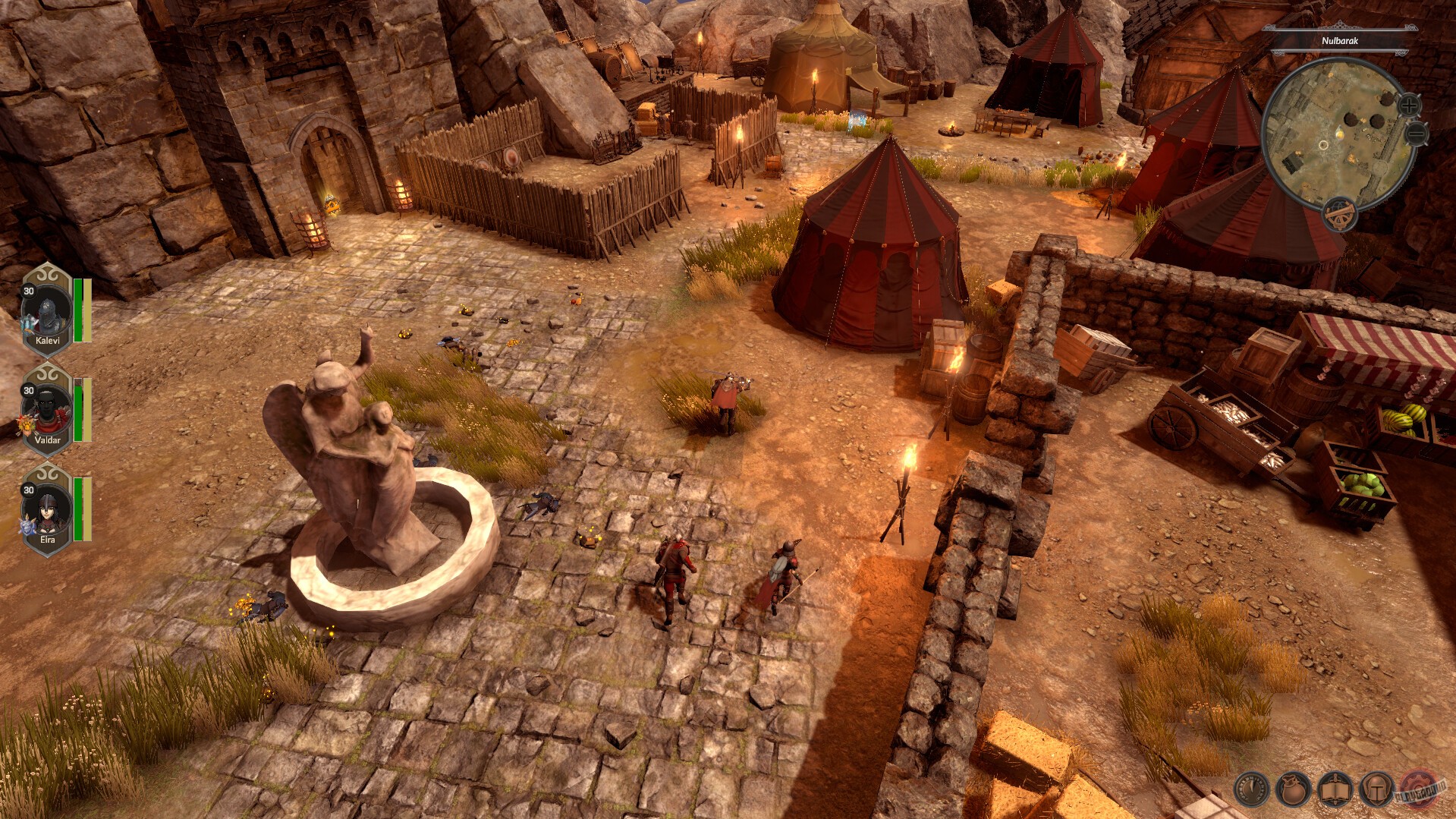Image resolution: width=1456 pixels, height=819 pixels.
Task: Click Eira's blue shield buff icon
Action: [27, 525]
